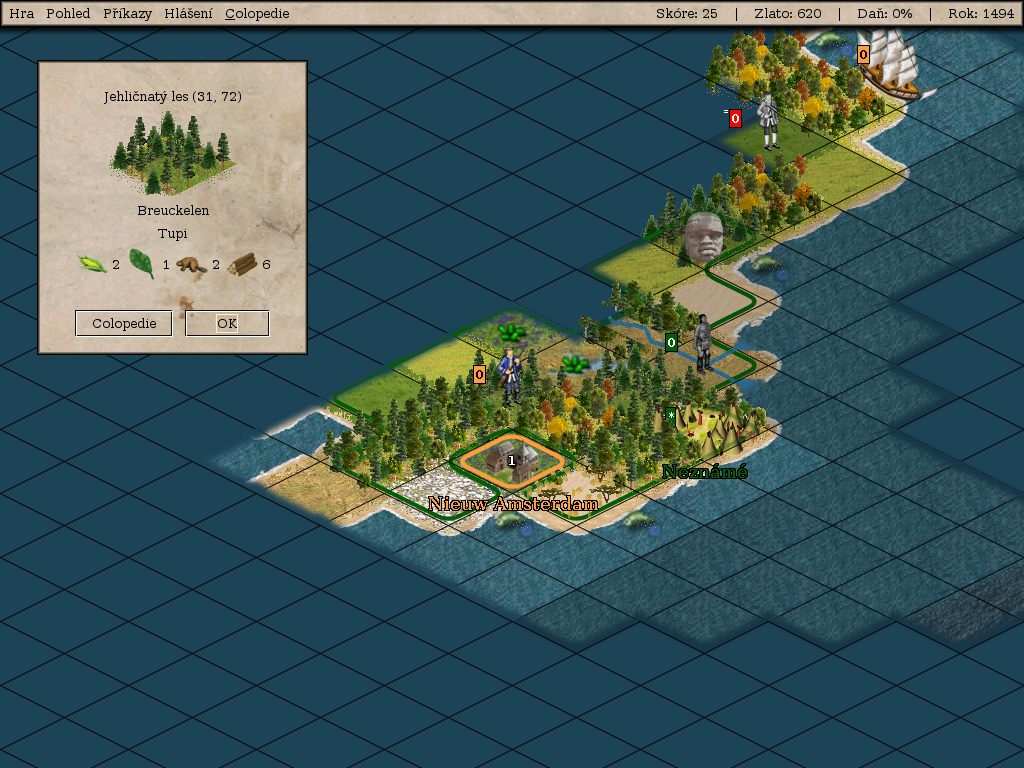1024x768 pixels.
Task: Open the Příkazy menu
Action: 127,14
